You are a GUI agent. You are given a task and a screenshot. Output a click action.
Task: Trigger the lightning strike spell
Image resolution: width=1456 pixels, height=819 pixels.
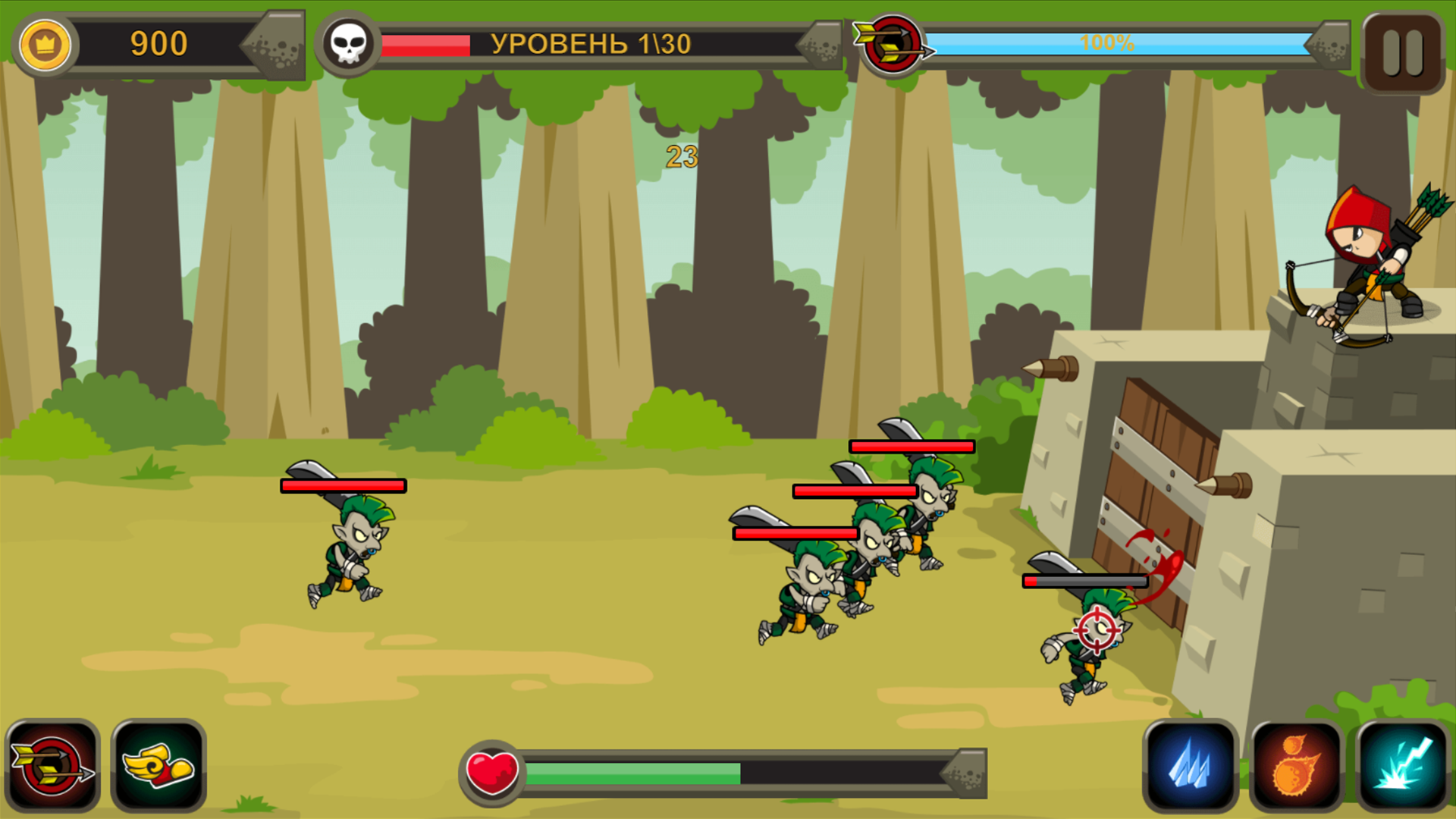(x=1401, y=764)
